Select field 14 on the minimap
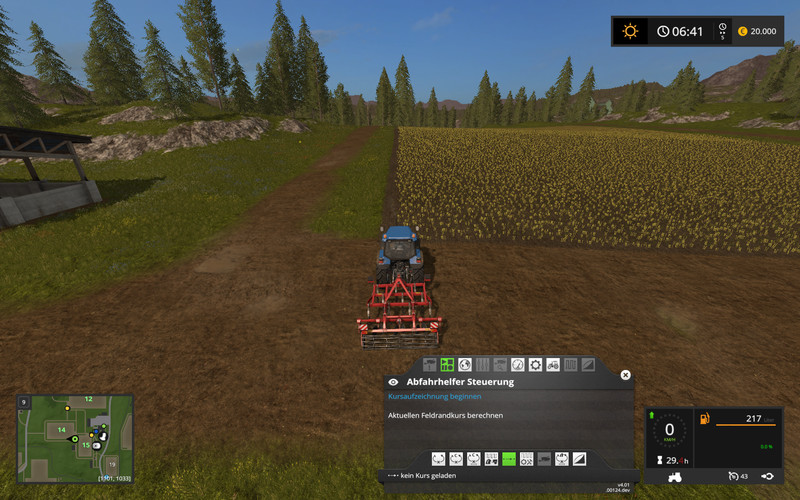 coord(61,429)
